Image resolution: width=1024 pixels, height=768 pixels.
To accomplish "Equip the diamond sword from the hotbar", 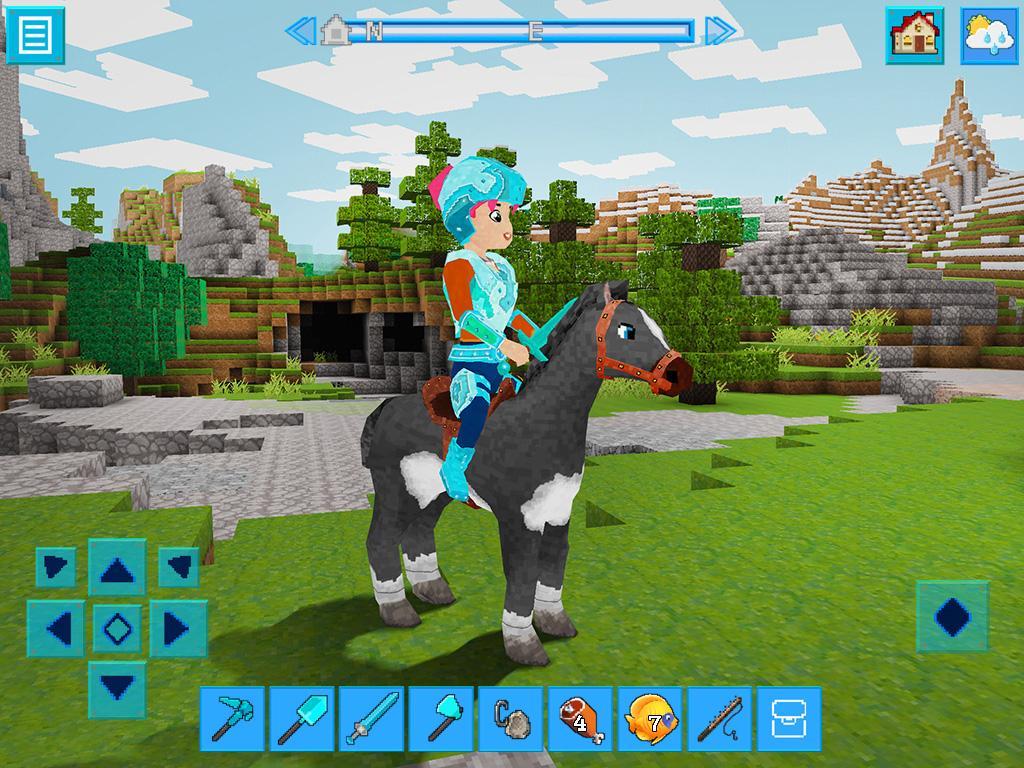I will pyautogui.click(x=371, y=718).
